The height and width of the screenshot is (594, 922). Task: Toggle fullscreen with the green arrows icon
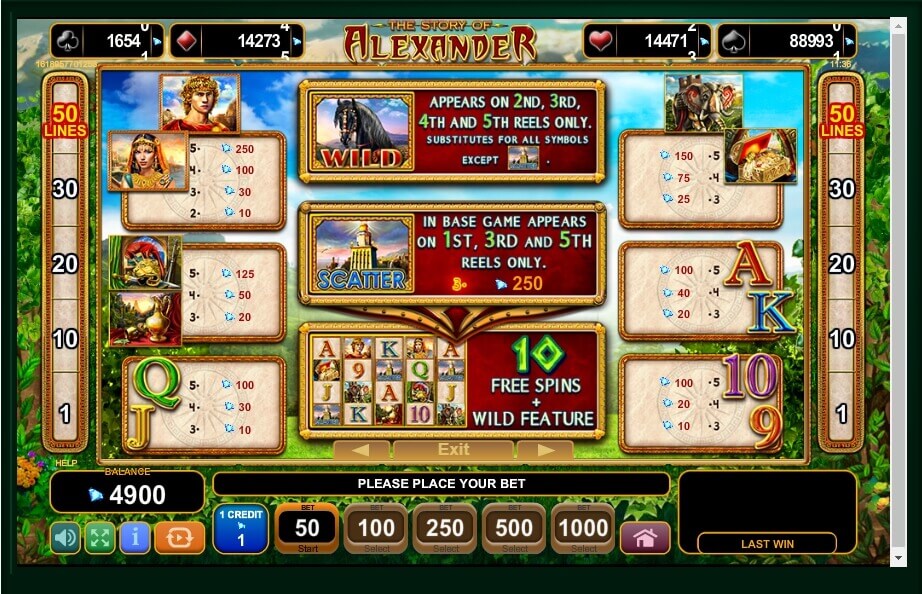(99, 538)
